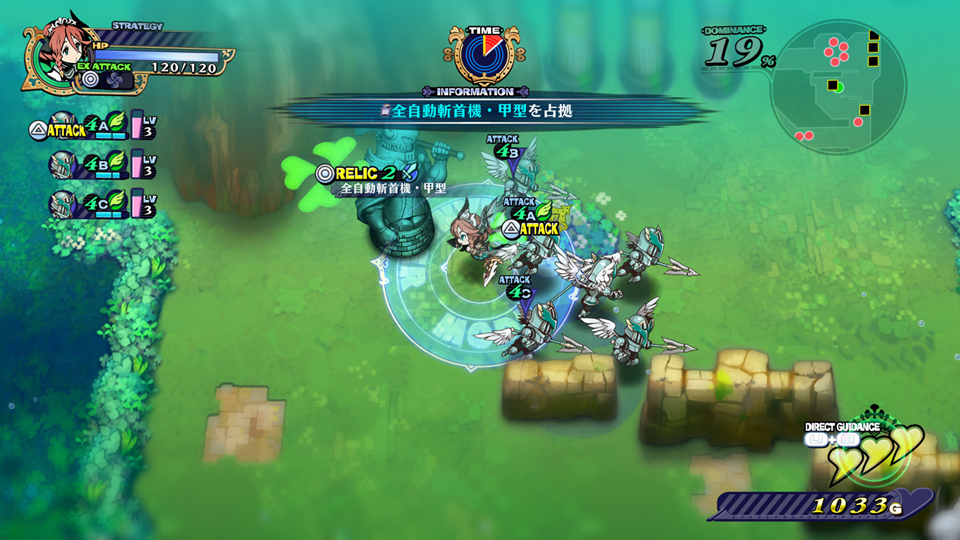The image size is (960, 540).
Task: Click the 4C attack marker above the squad
Action: pyautogui.click(x=516, y=290)
